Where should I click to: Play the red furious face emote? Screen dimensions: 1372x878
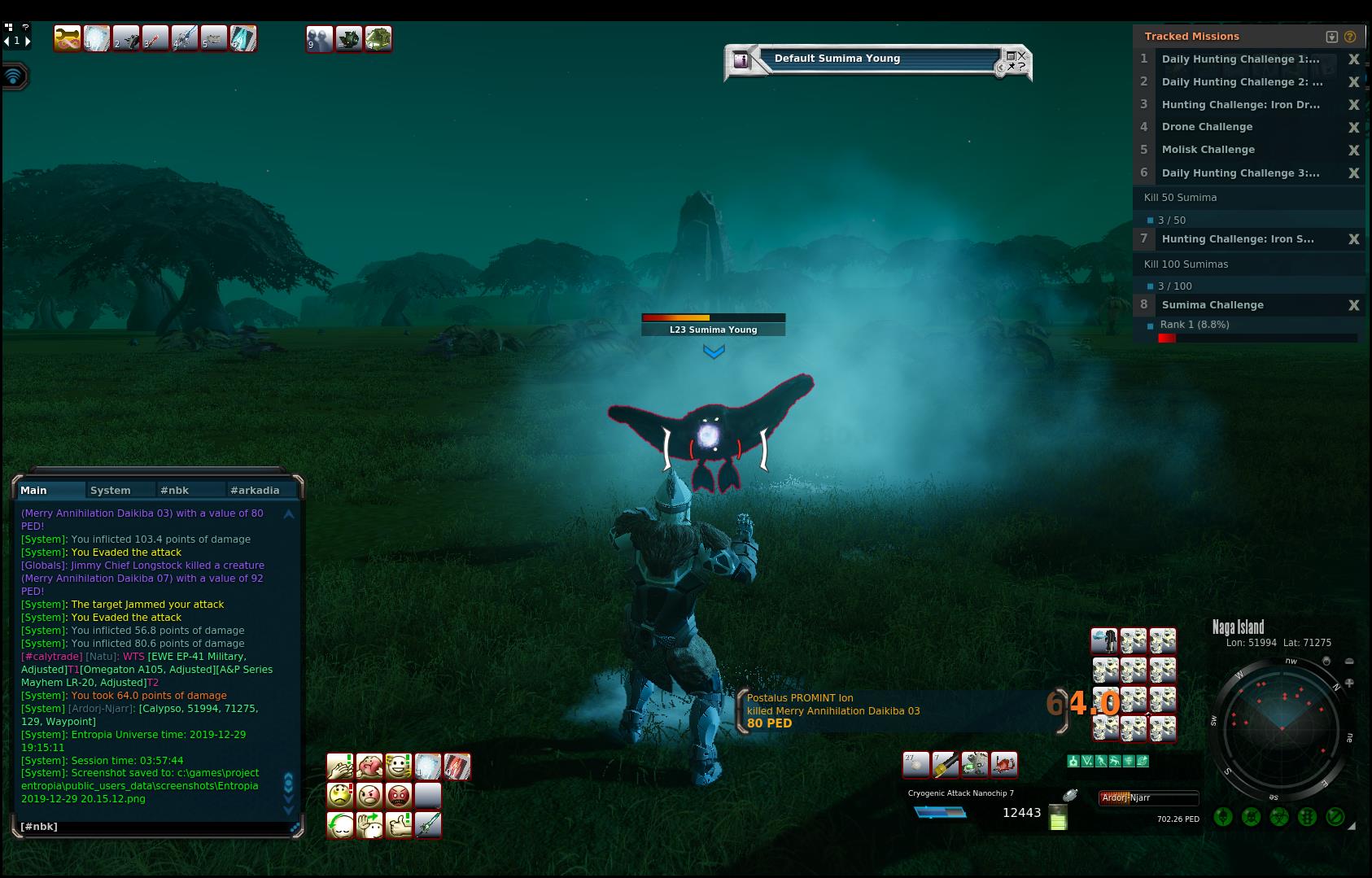398,795
